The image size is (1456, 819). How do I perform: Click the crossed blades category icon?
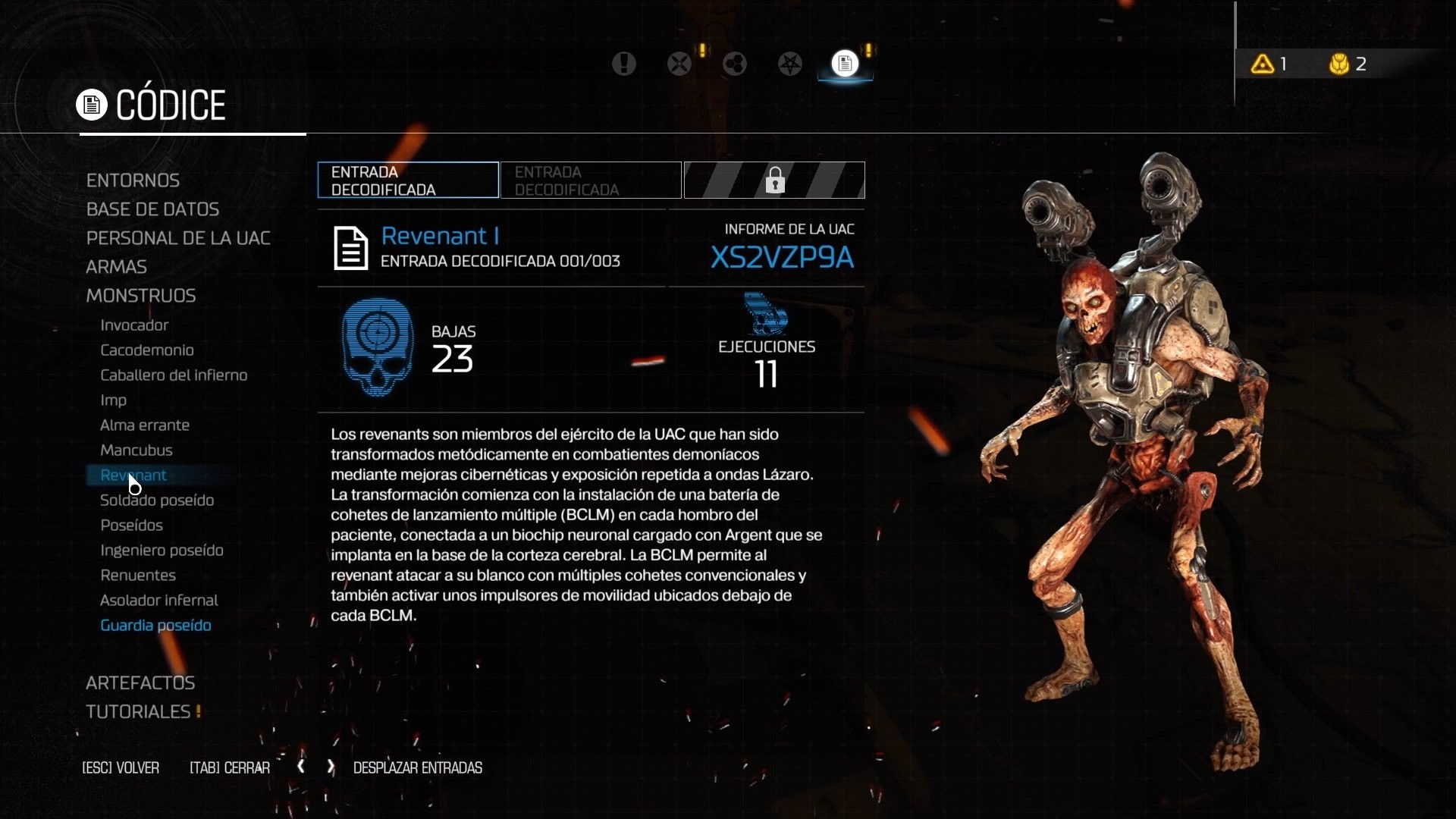click(x=680, y=64)
